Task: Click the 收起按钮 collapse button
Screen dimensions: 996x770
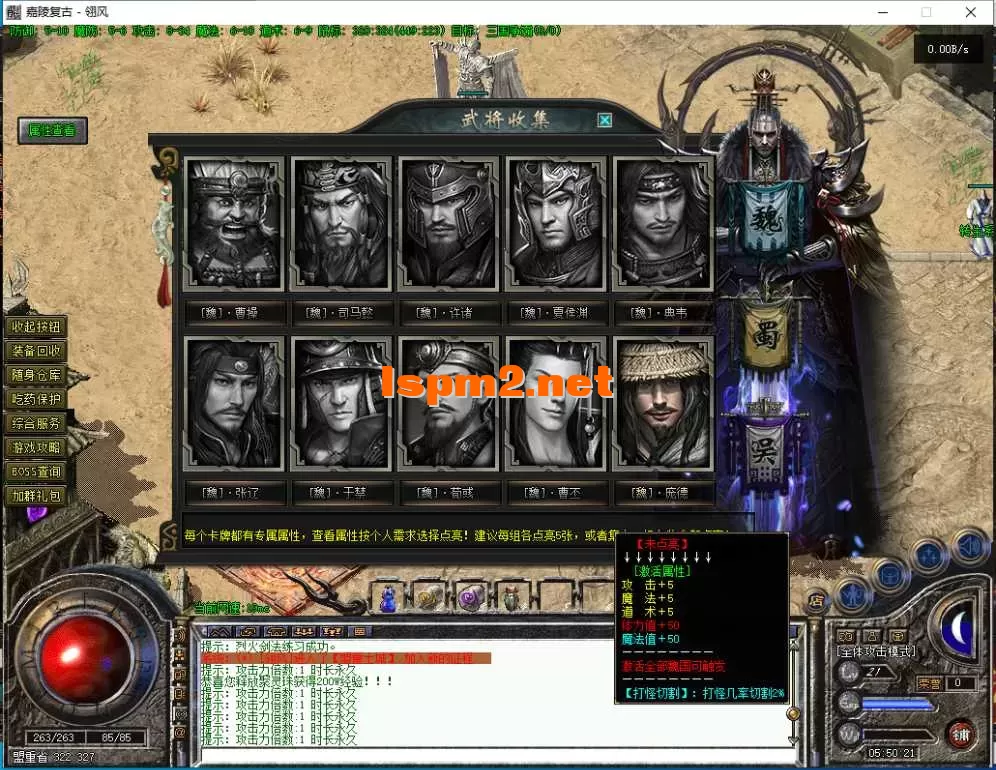Action: [x=37, y=327]
